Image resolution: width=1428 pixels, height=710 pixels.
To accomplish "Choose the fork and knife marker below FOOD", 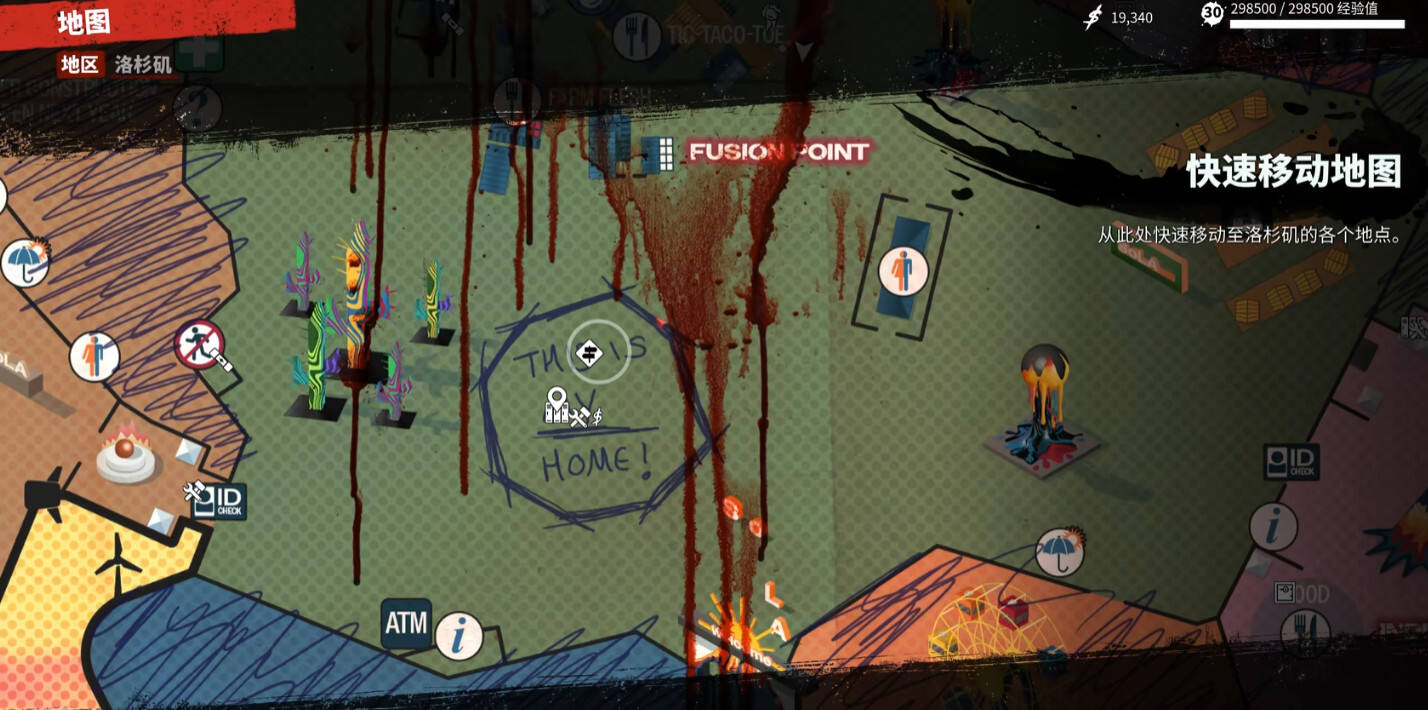I will click(x=1305, y=632).
